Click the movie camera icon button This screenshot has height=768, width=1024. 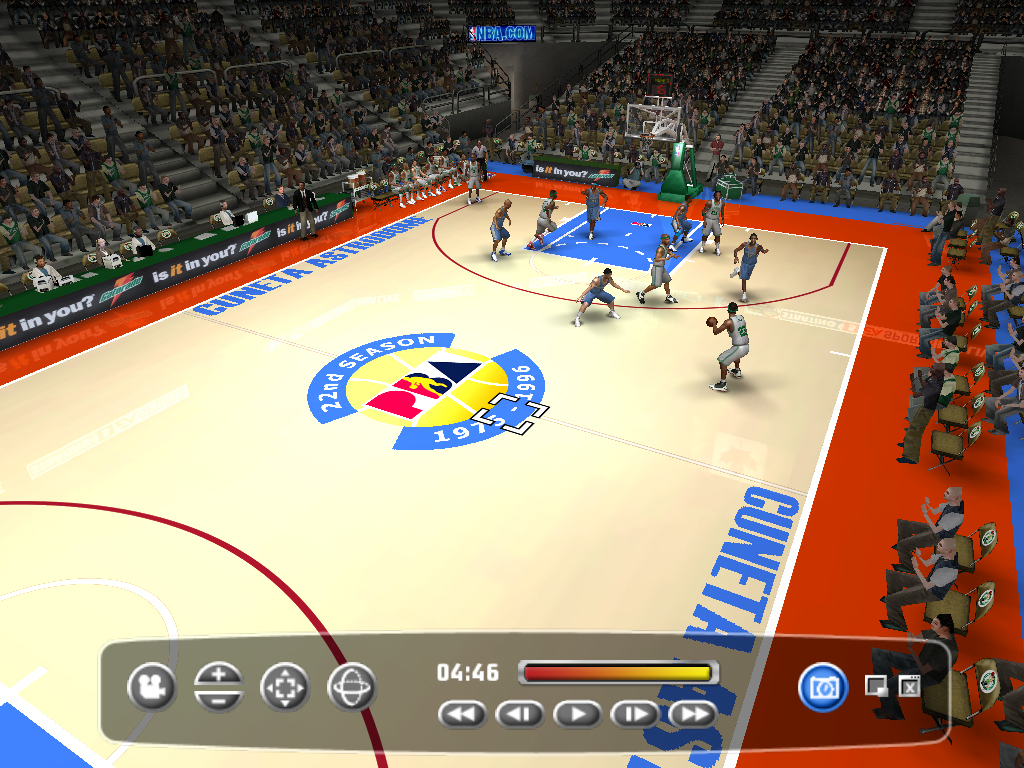coord(152,687)
